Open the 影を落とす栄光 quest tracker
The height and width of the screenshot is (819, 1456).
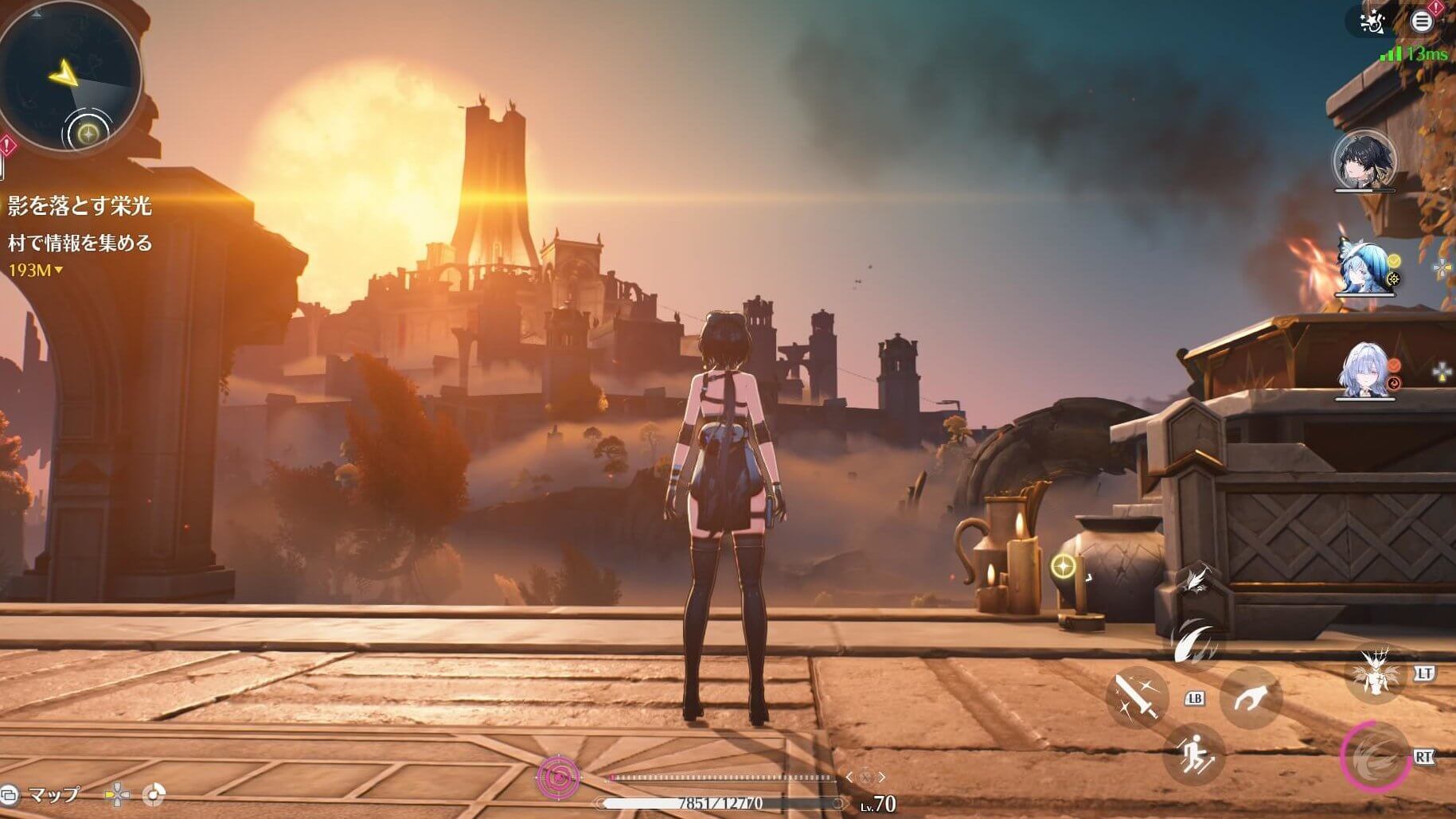pos(80,207)
